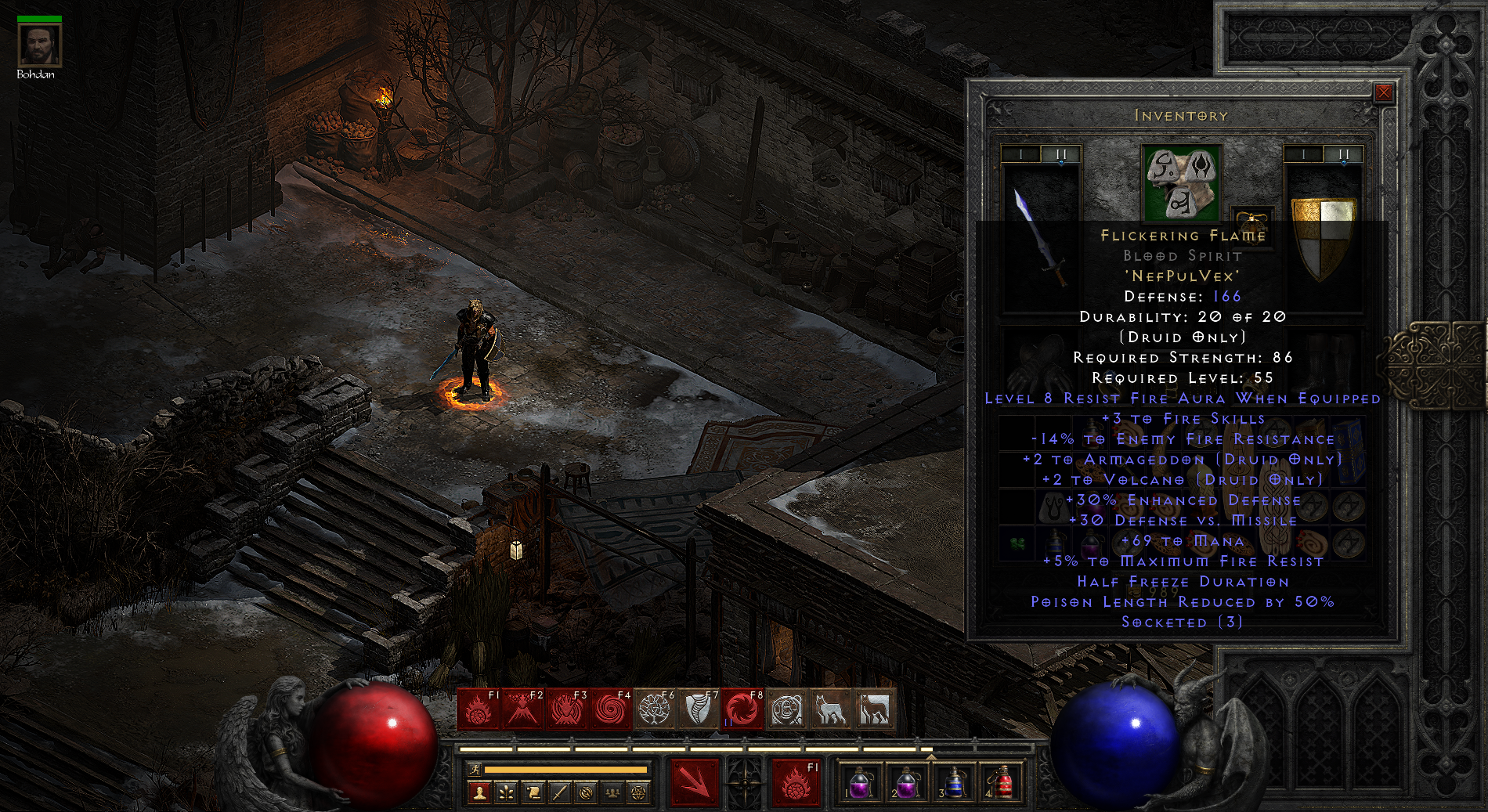Activate the F6 tree spirit skill
This screenshot has height=812, width=1488.
click(x=655, y=709)
